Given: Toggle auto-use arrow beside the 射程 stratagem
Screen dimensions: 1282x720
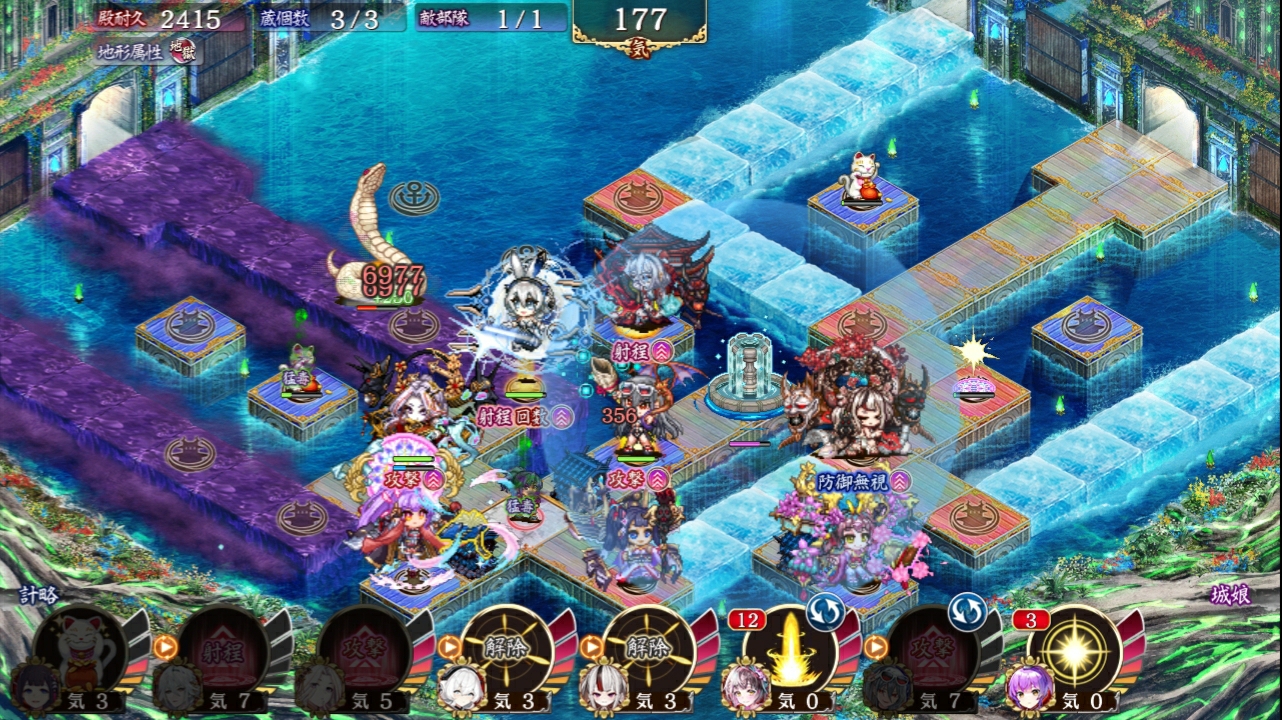Looking at the screenshot, I should click(165, 647).
